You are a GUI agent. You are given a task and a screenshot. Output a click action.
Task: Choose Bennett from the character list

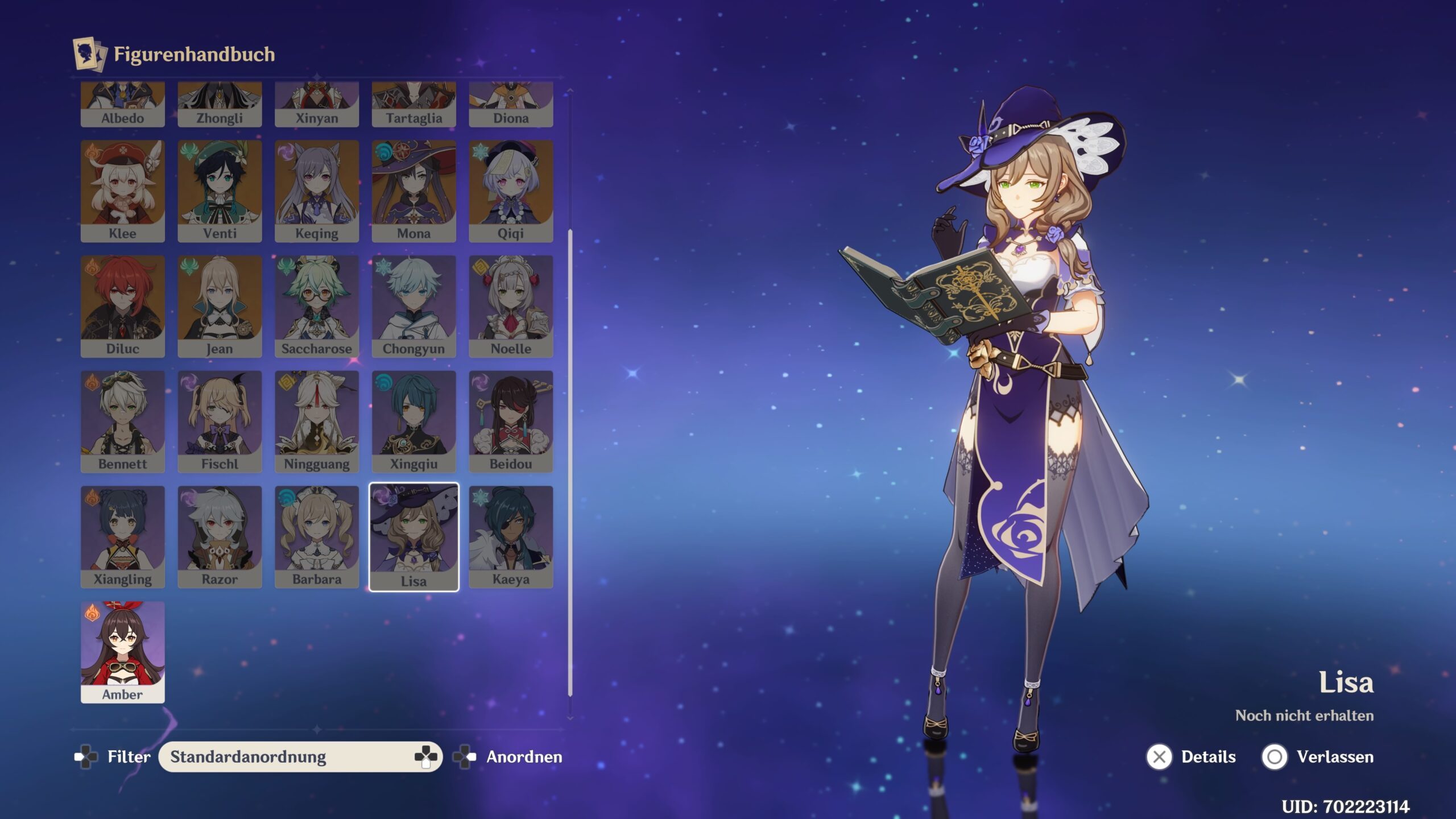122,421
